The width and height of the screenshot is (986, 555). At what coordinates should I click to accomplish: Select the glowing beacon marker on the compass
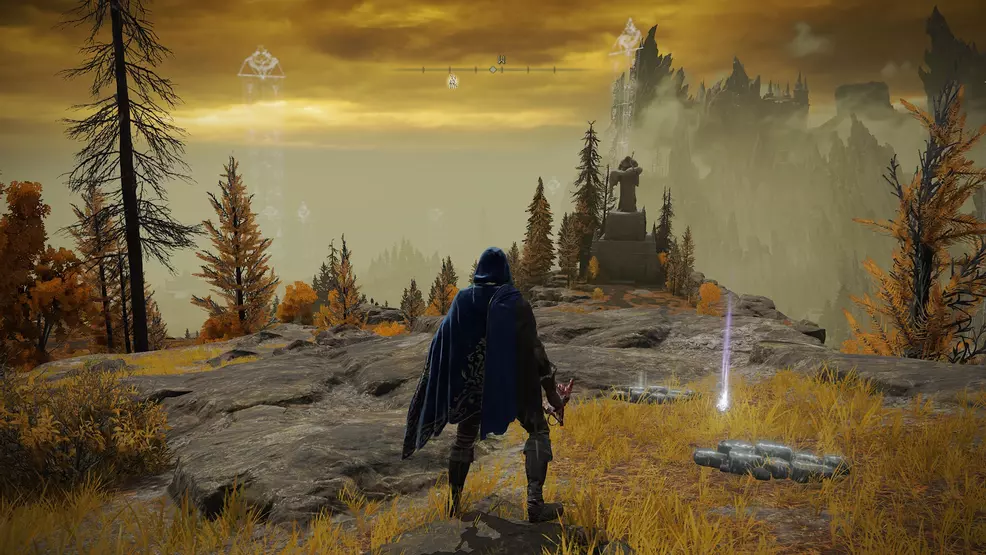coord(452,80)
